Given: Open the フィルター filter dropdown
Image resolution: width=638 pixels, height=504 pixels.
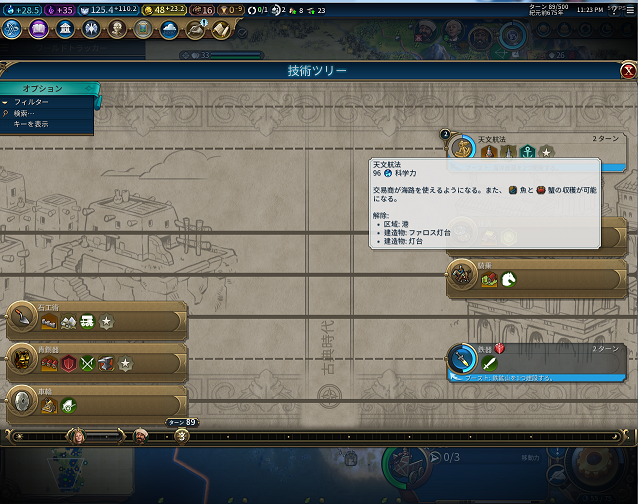Looking at the screenshot, I should (30, 102).
